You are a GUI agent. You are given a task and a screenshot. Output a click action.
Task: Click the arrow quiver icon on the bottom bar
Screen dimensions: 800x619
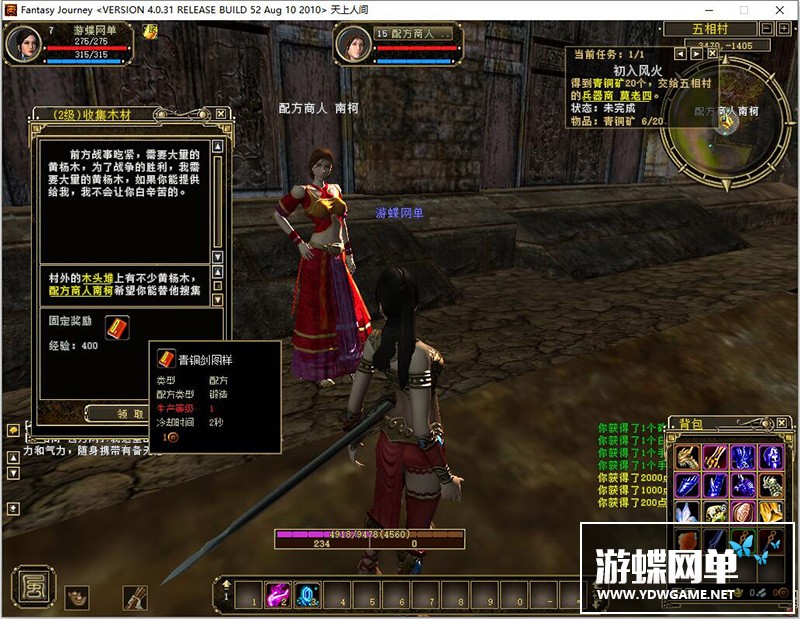tap(134, 597)
